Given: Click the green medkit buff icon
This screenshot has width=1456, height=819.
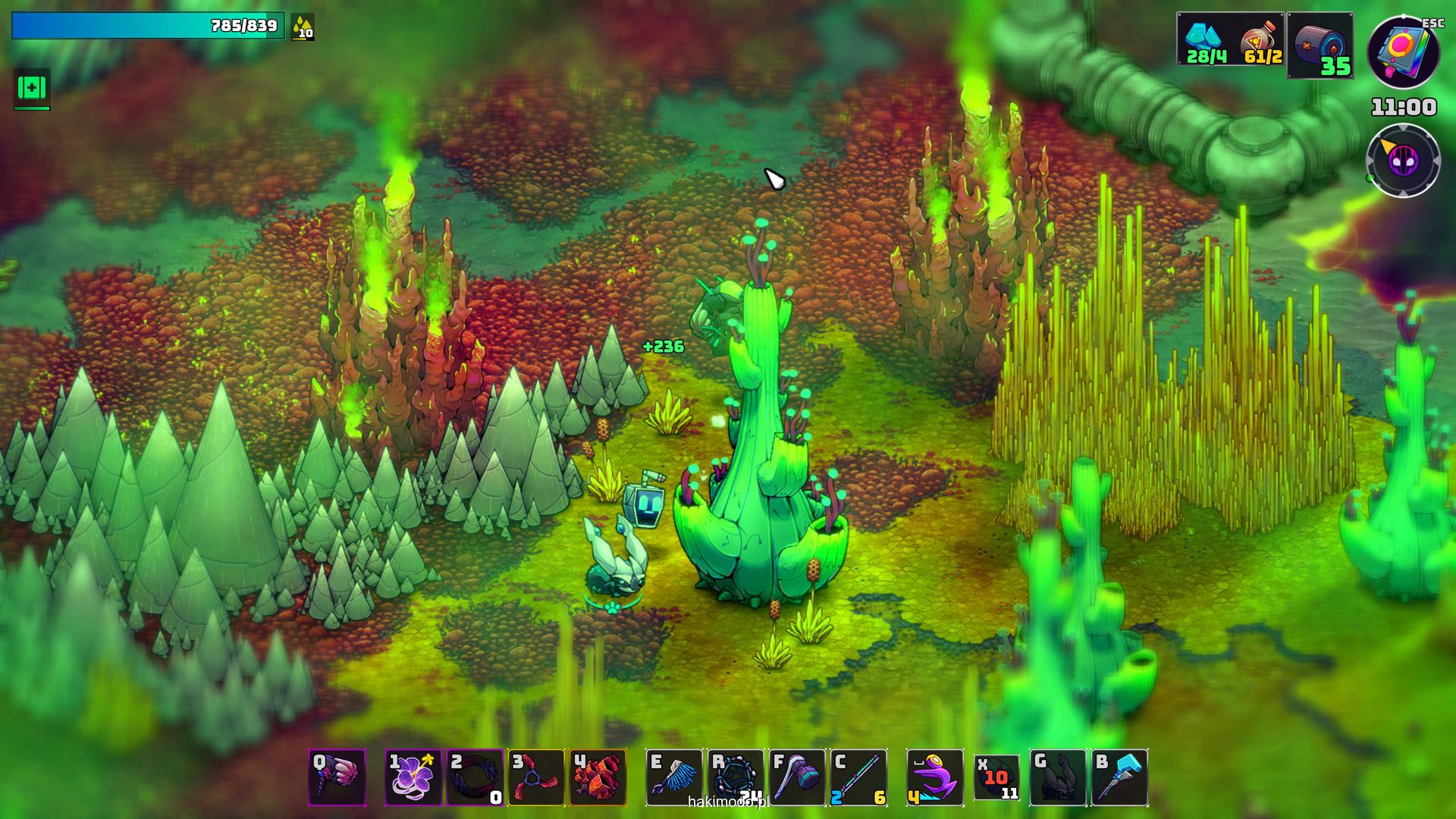Looking at the screenshot, I should pyautogui.click(x=32, y=89).
